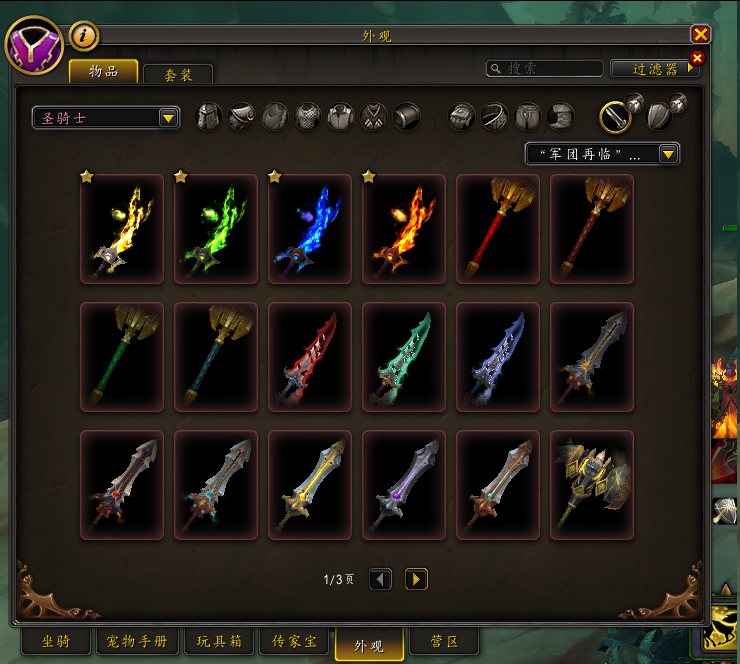Go to the previous appearance page
This screenshot has width=740, height=664.
click(x=380, y=579)
